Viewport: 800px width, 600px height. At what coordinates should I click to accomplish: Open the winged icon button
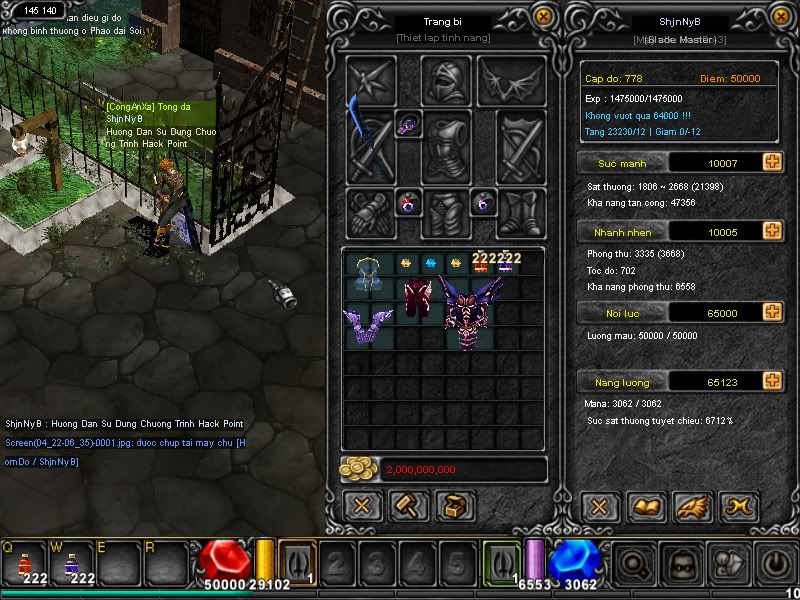click(x=692, y=507)
